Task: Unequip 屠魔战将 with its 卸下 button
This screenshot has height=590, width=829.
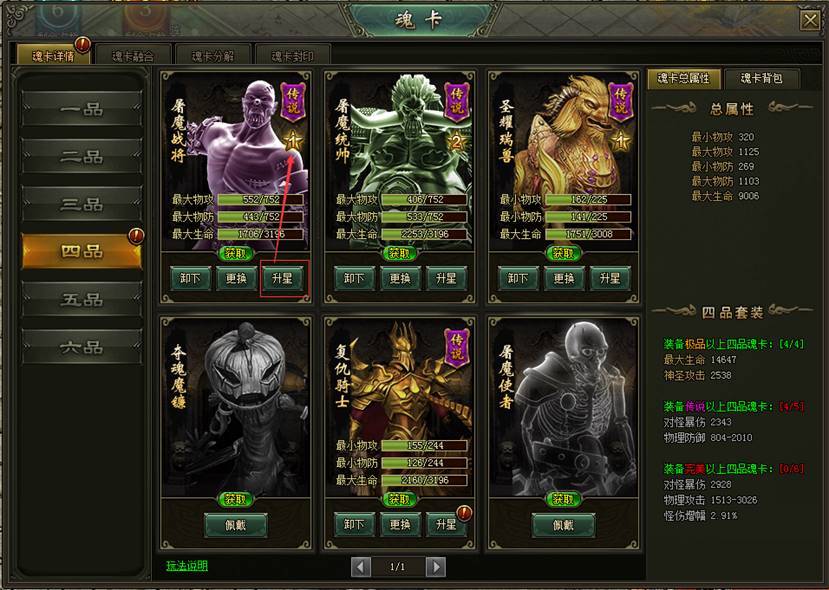Action: point(190,279)
